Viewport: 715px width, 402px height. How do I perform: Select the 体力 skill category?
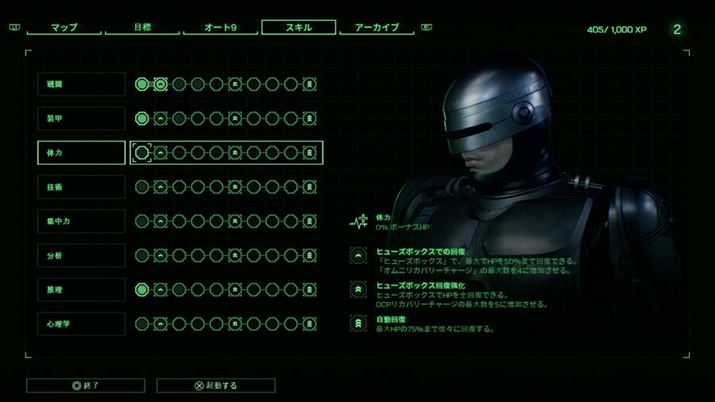81,152
